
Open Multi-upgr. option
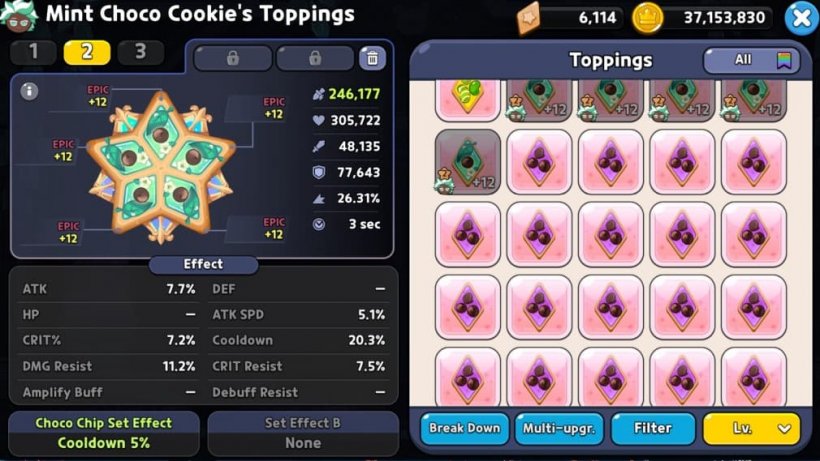click(559, 428)
